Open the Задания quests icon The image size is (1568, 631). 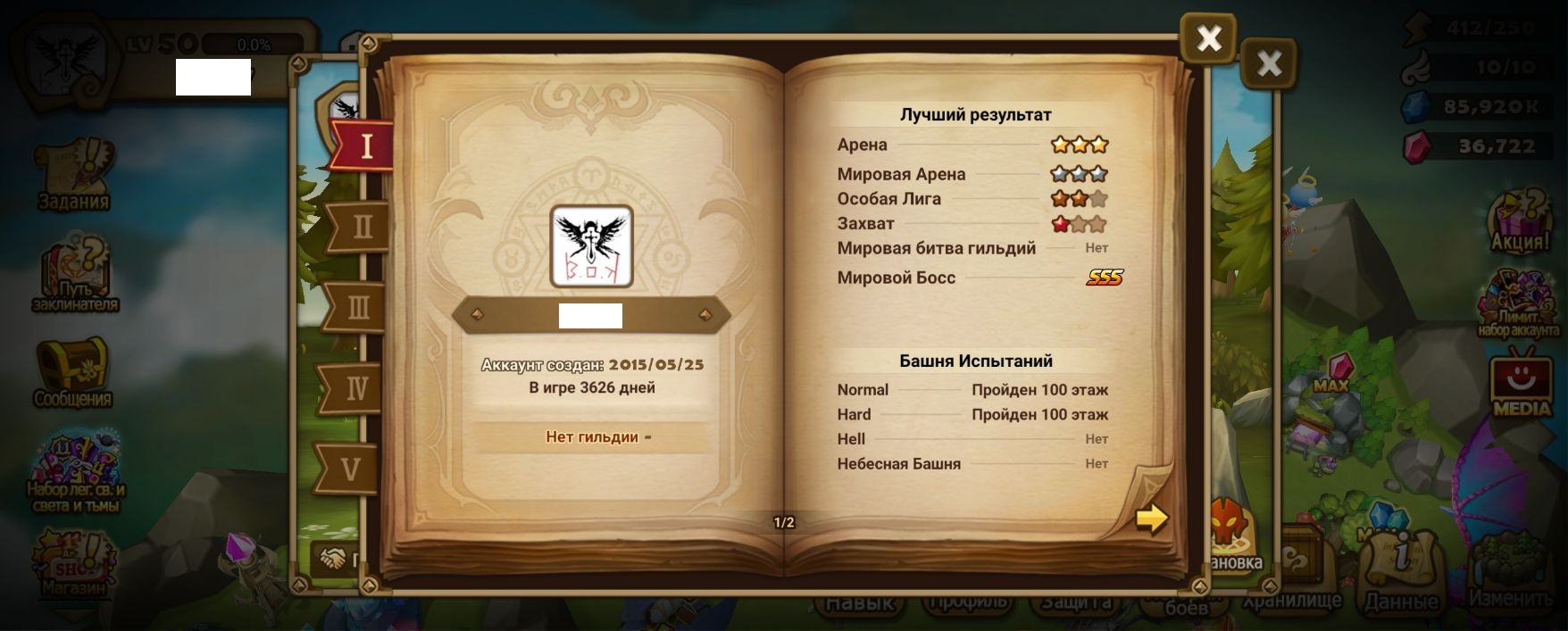[x=74, y=174]
